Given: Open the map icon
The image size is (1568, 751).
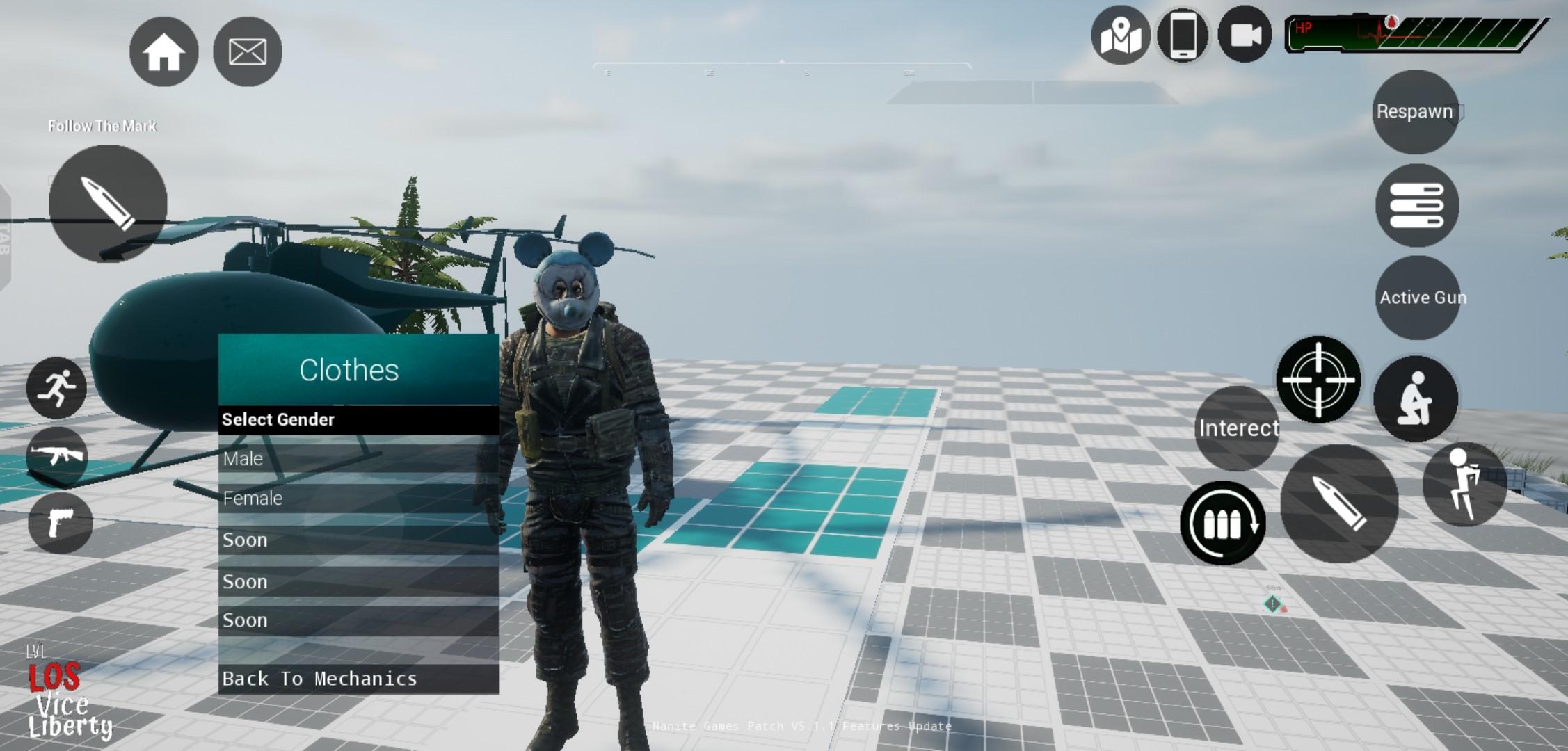Looking at the screenshot, I should [x=1120, y=35].
